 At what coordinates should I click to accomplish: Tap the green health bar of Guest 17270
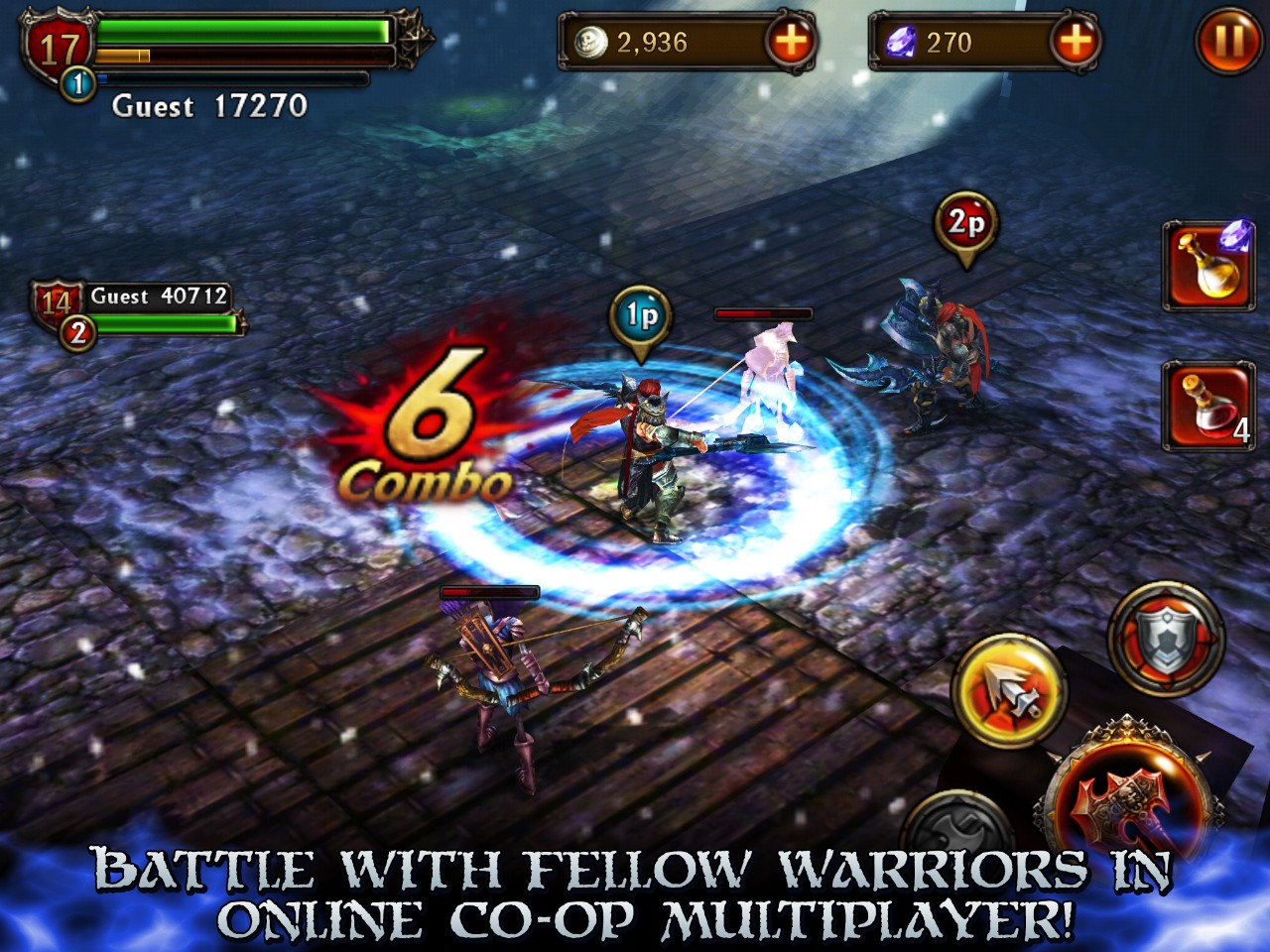tap(243, 30)
